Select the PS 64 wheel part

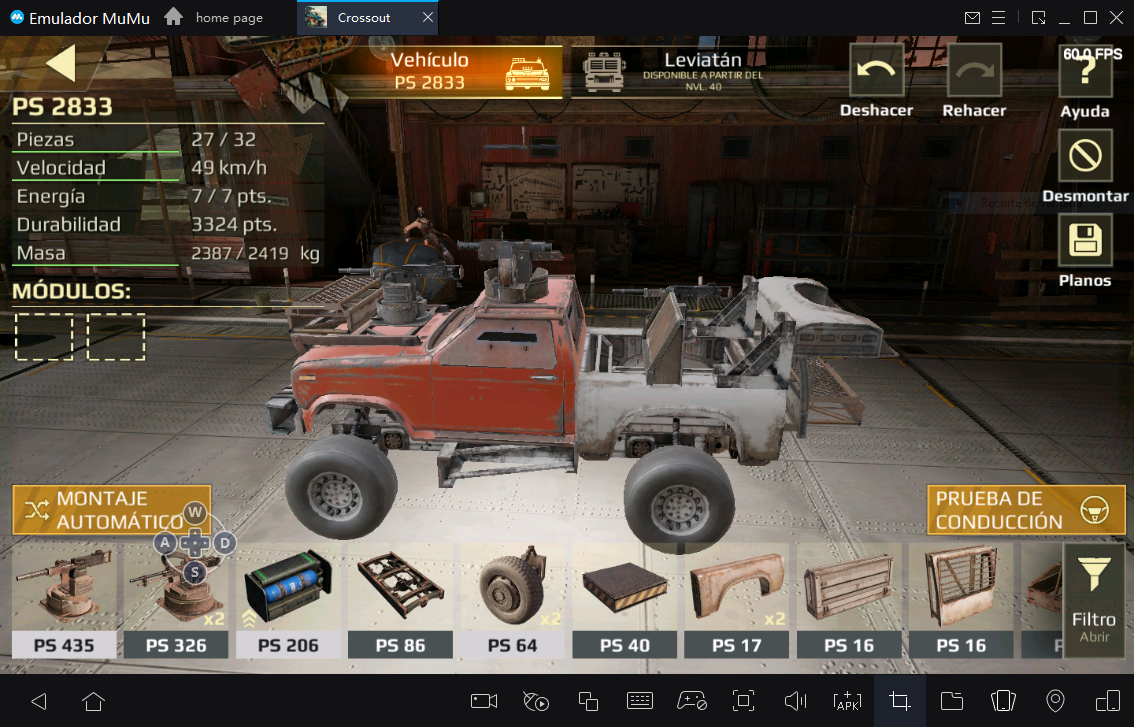[512, 598]
